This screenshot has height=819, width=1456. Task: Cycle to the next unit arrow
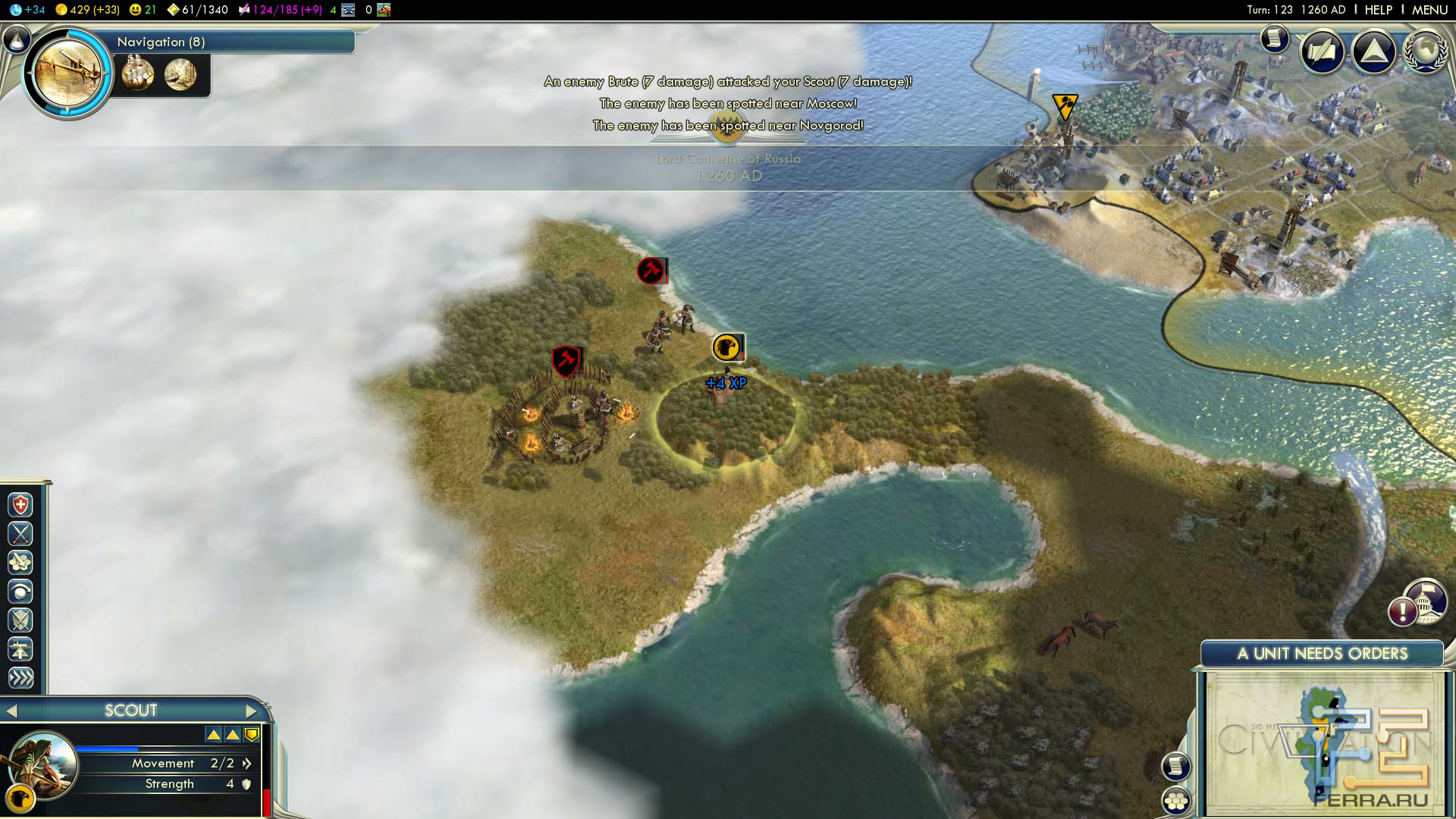pyautogui.click(x=252, y=711)
